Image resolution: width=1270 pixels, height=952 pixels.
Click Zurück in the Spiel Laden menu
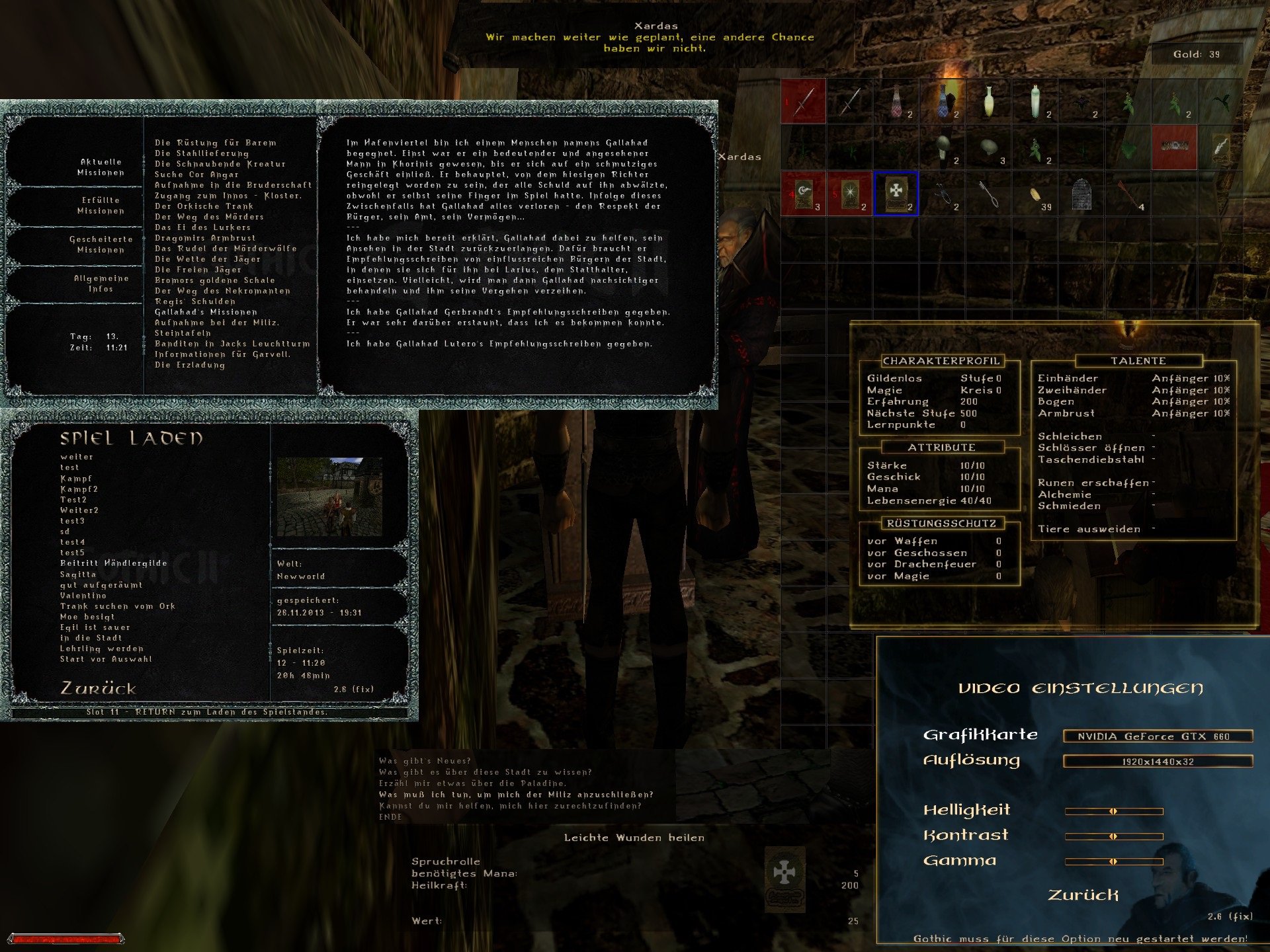[x=98, y=689]
